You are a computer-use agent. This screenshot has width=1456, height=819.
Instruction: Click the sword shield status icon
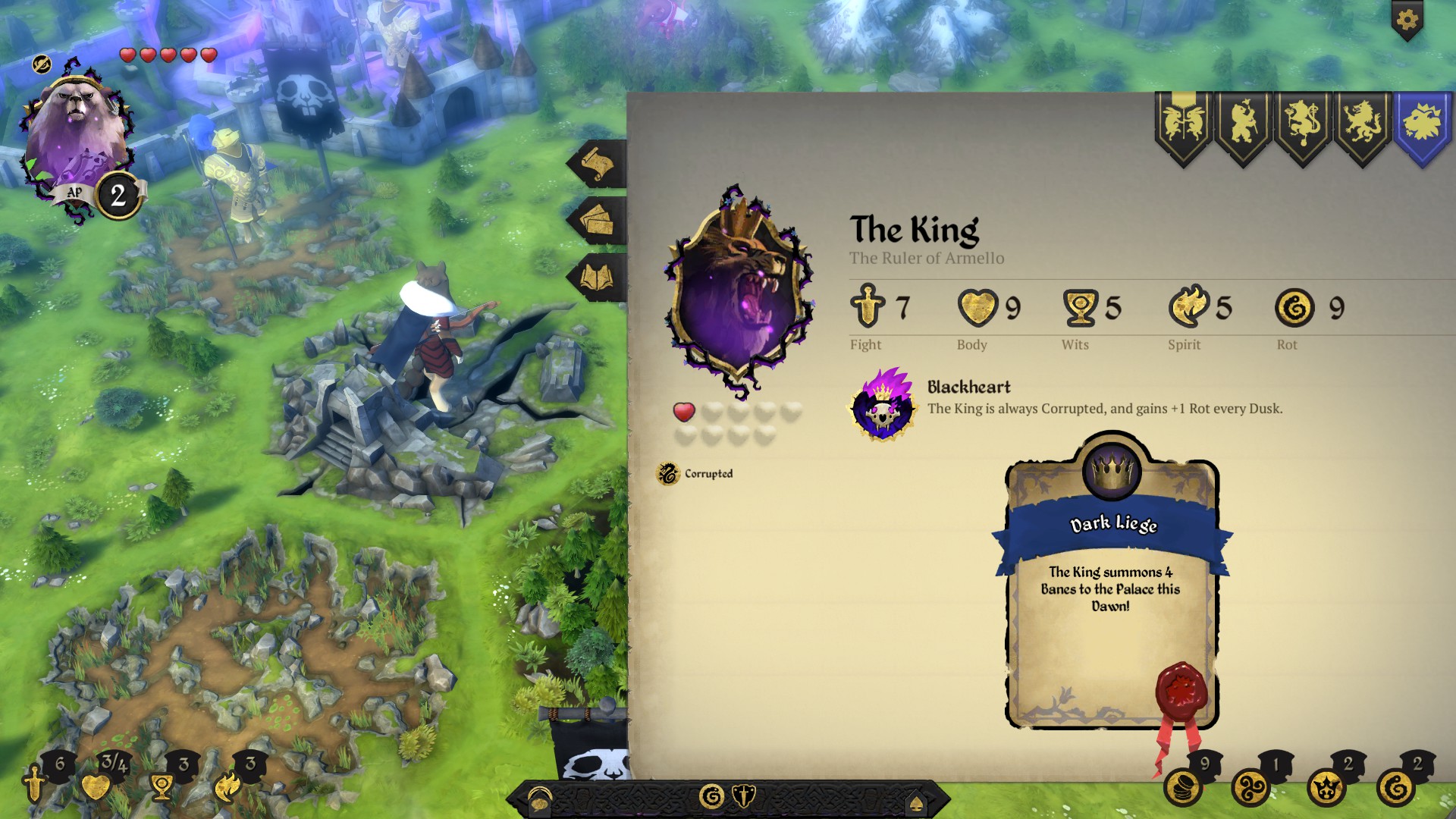coord(744,796)
